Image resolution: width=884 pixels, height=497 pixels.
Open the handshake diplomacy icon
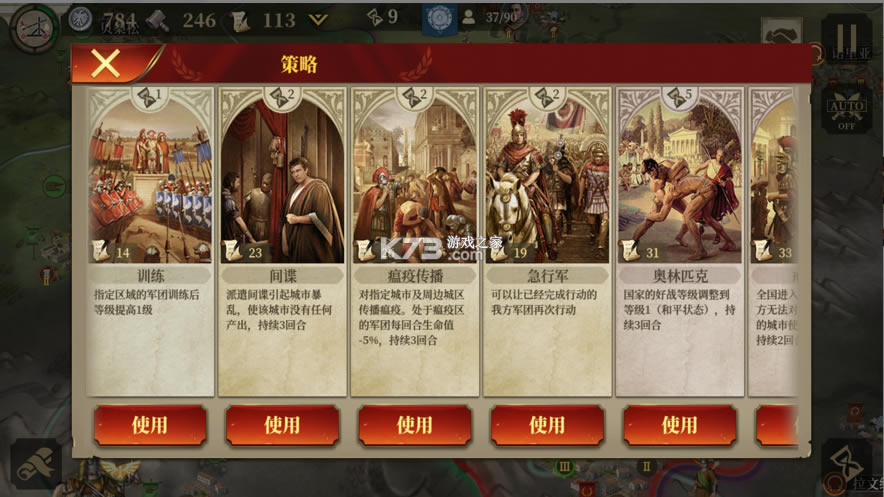(x=781, y=33)
